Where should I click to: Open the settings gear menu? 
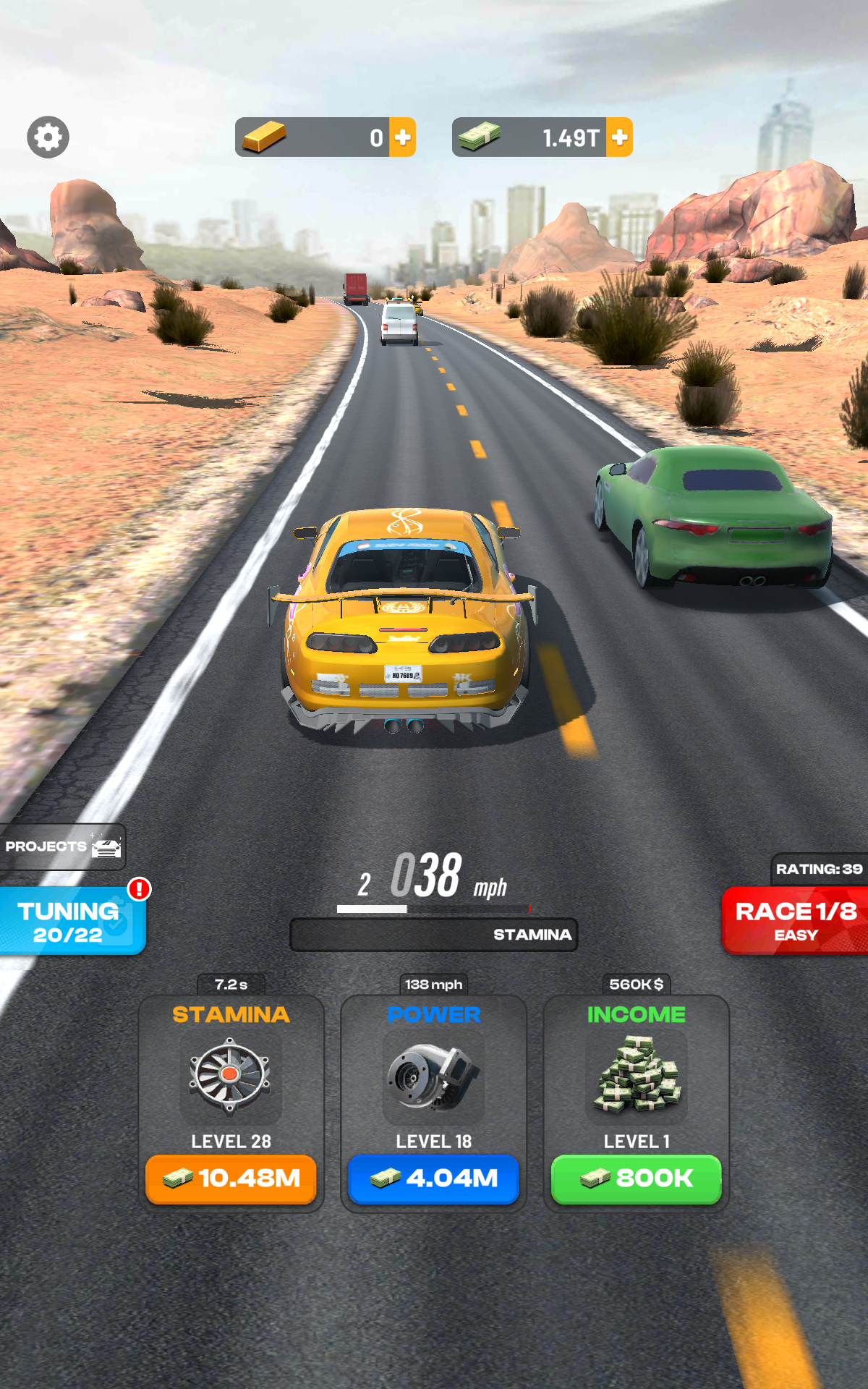(x=48, y=137)
